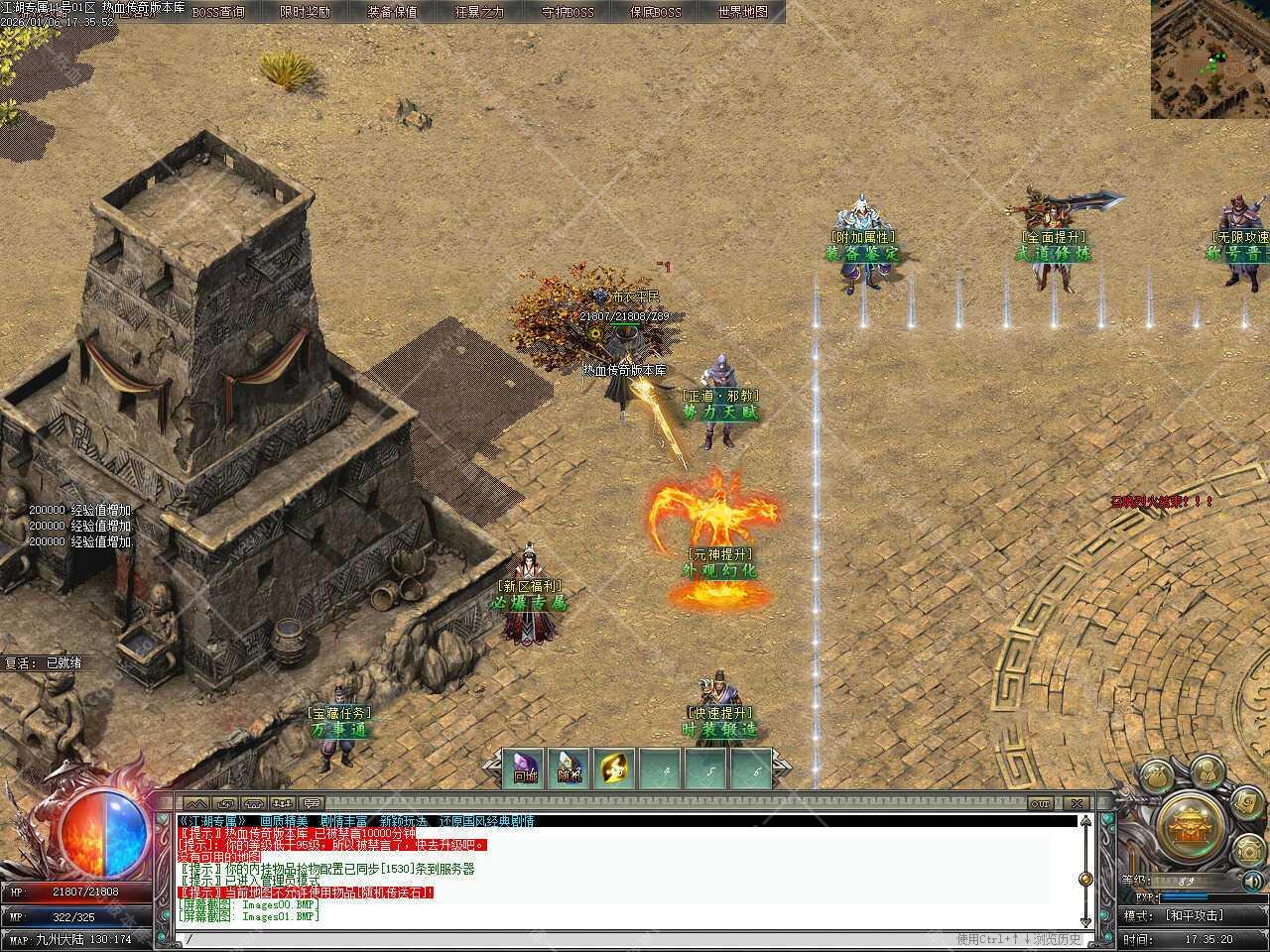Use the 回城 town-return hotbar item
This screenshot has width=1270, height=952.
[525, 769]
